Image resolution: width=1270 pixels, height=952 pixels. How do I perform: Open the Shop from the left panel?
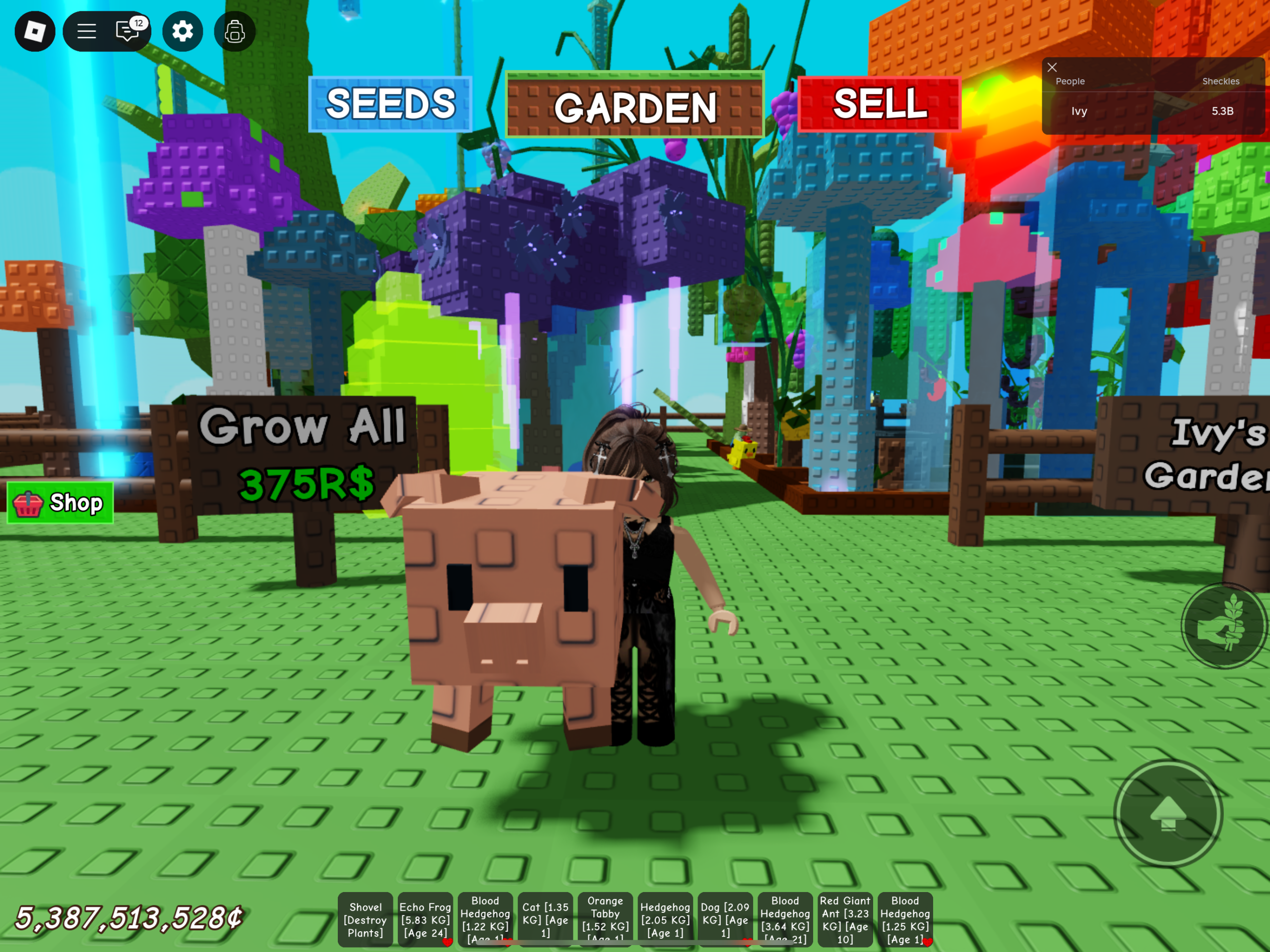(x=60, y=503)
